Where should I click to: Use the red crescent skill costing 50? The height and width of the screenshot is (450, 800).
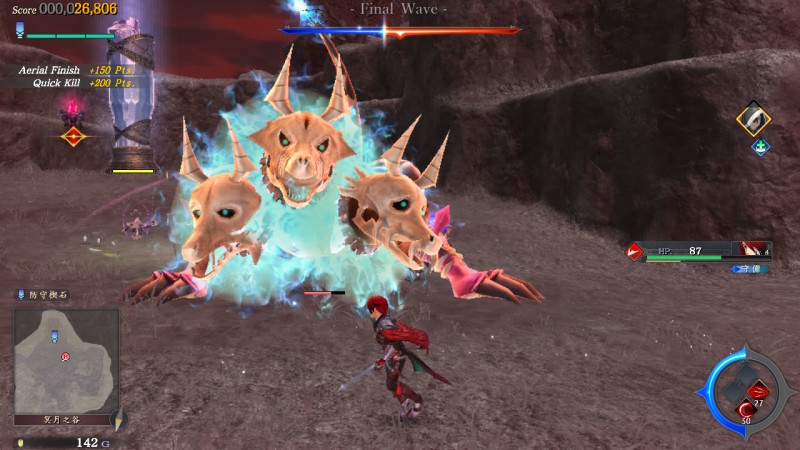745,409
